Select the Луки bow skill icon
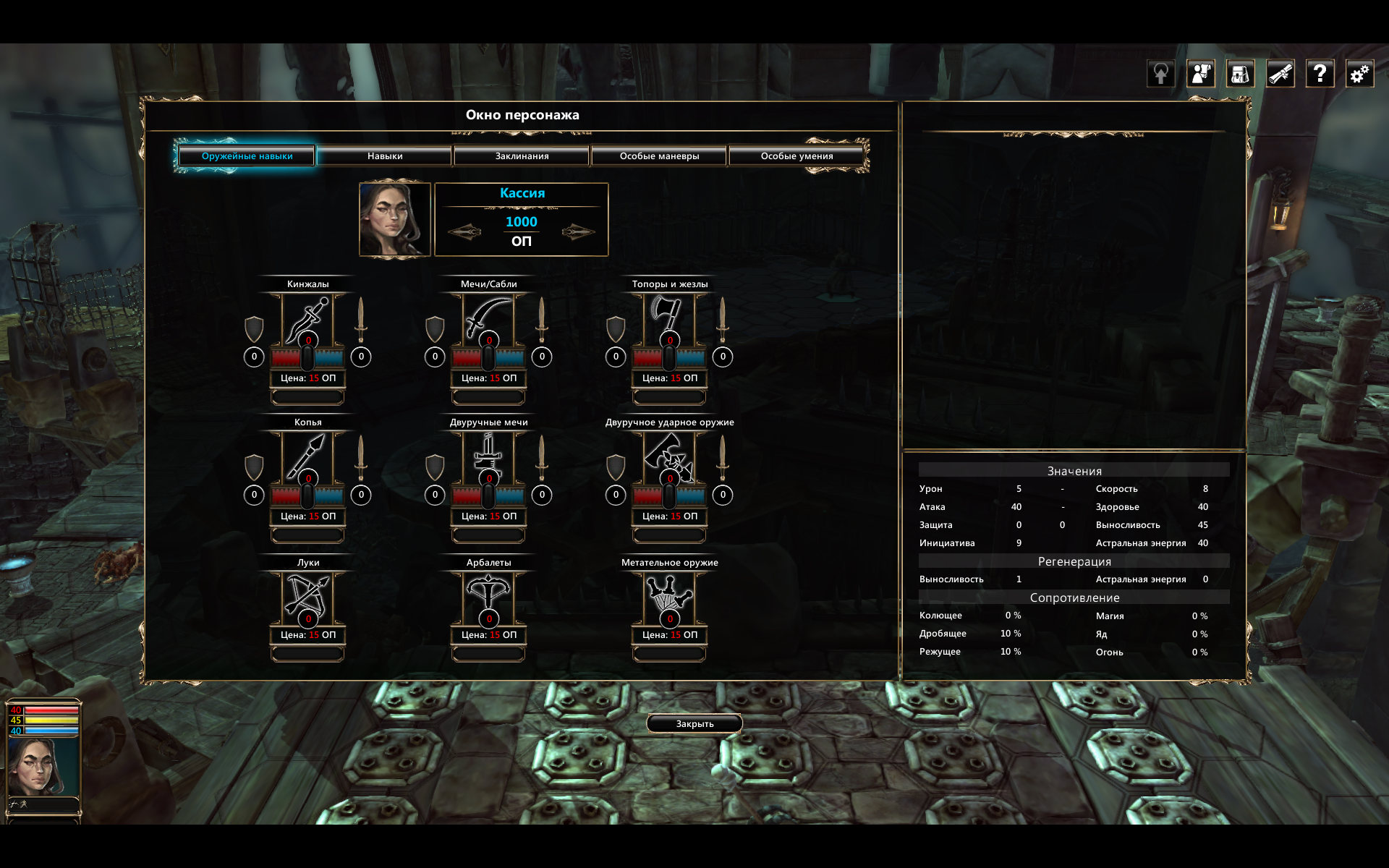 click(x=307, y=596)
